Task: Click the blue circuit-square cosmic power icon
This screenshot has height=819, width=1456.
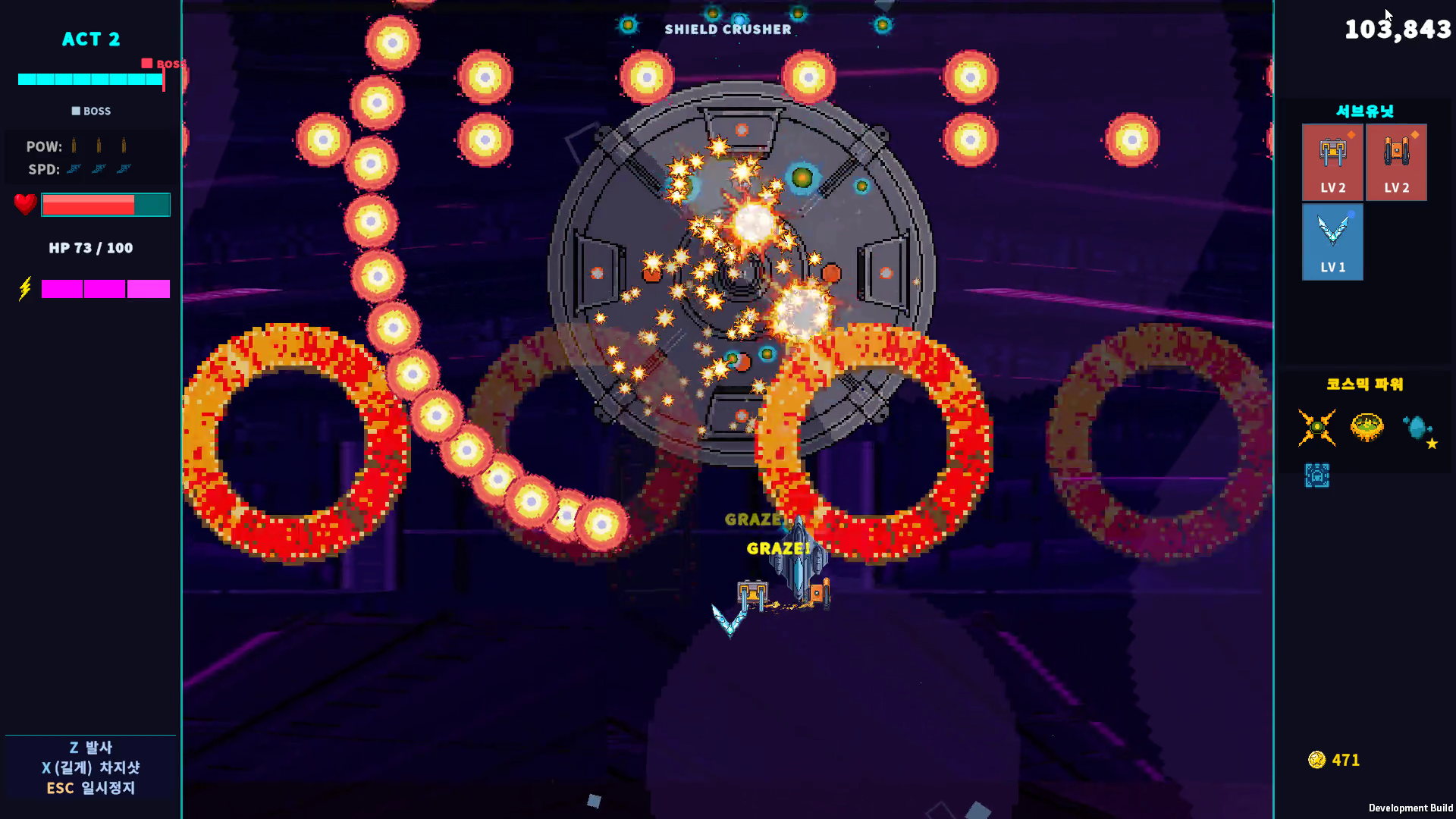Action: [x=1316, y=475]
